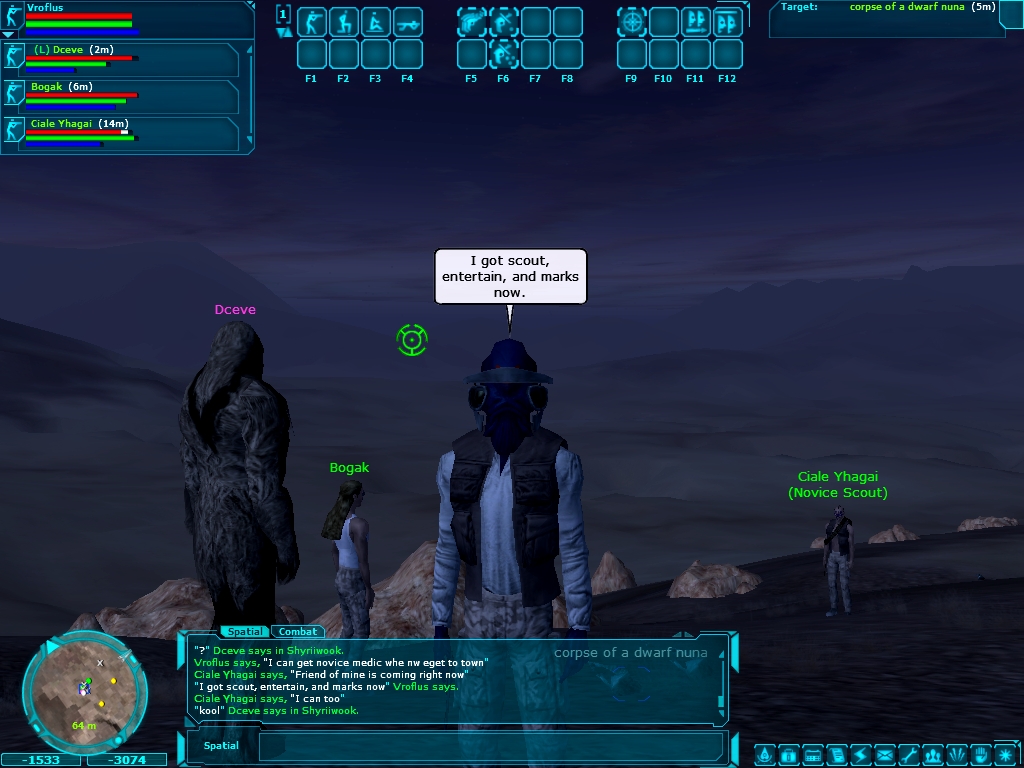Open the datapad scroll icon
This screenshot has width=1024, height=768.
click(836, 754)
